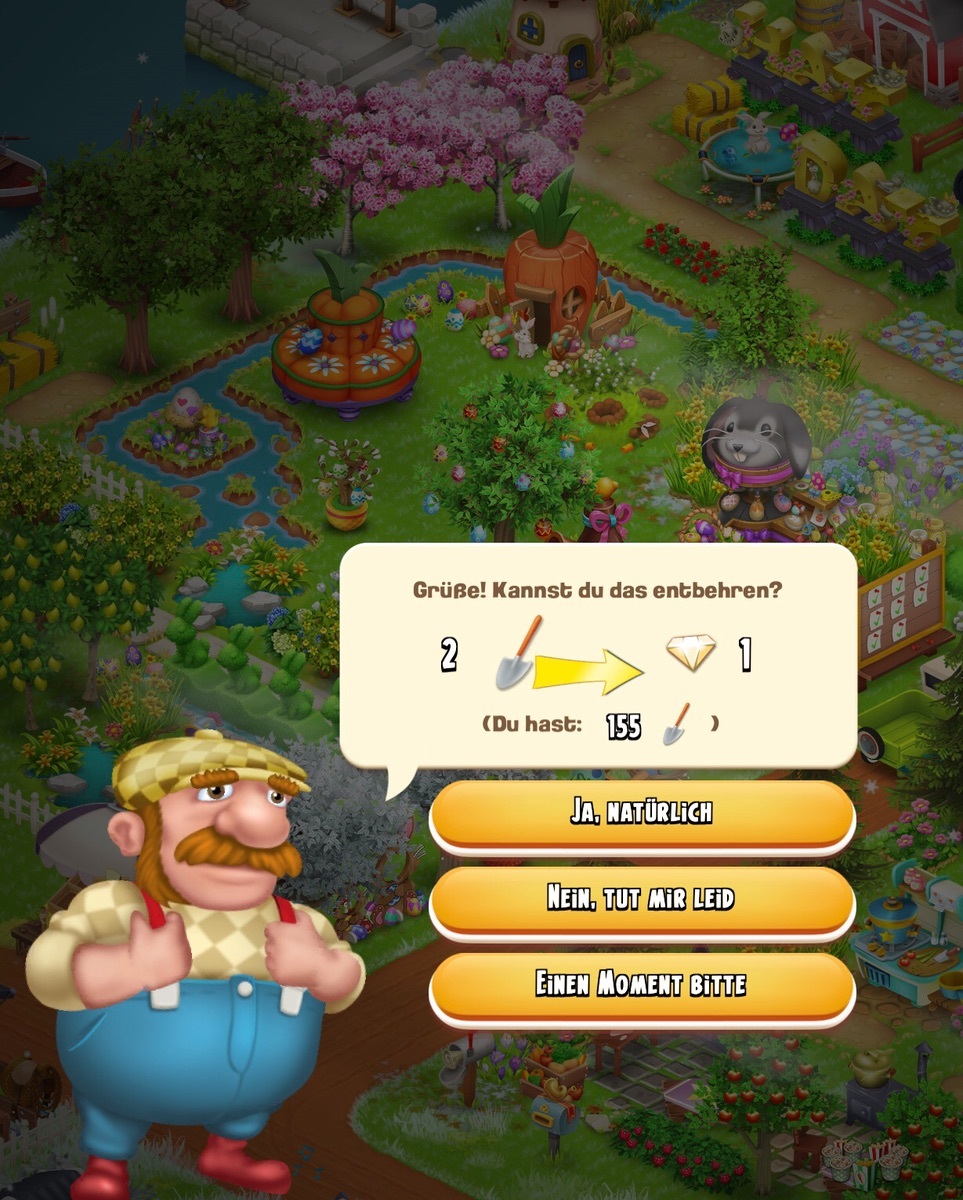The width and height of the screenshot is (963, 1200).
Task: Accept the trade with "Ja, natürlich"
Action: coord(641,813)
